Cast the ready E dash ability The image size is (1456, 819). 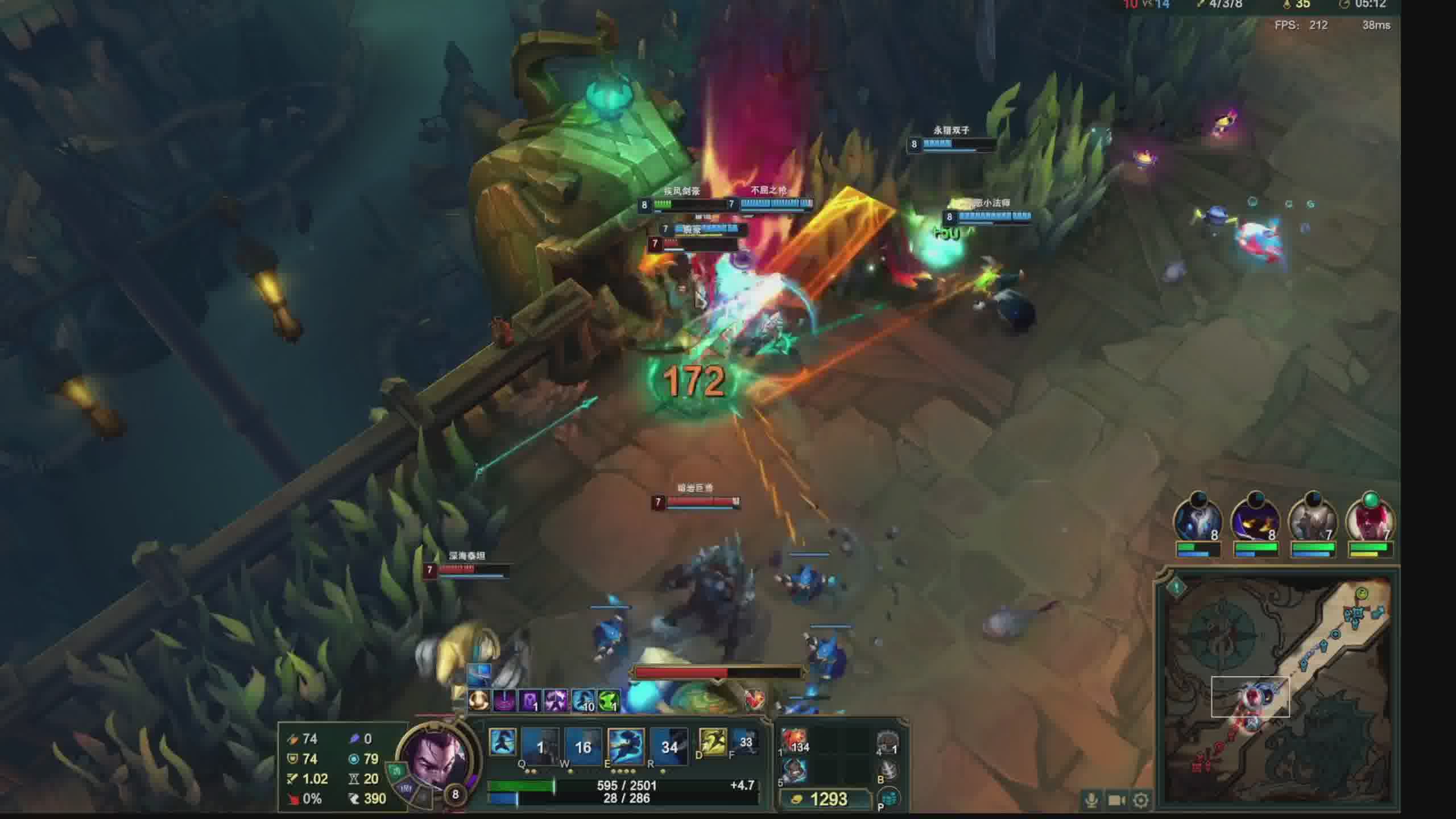coord(626,746)
